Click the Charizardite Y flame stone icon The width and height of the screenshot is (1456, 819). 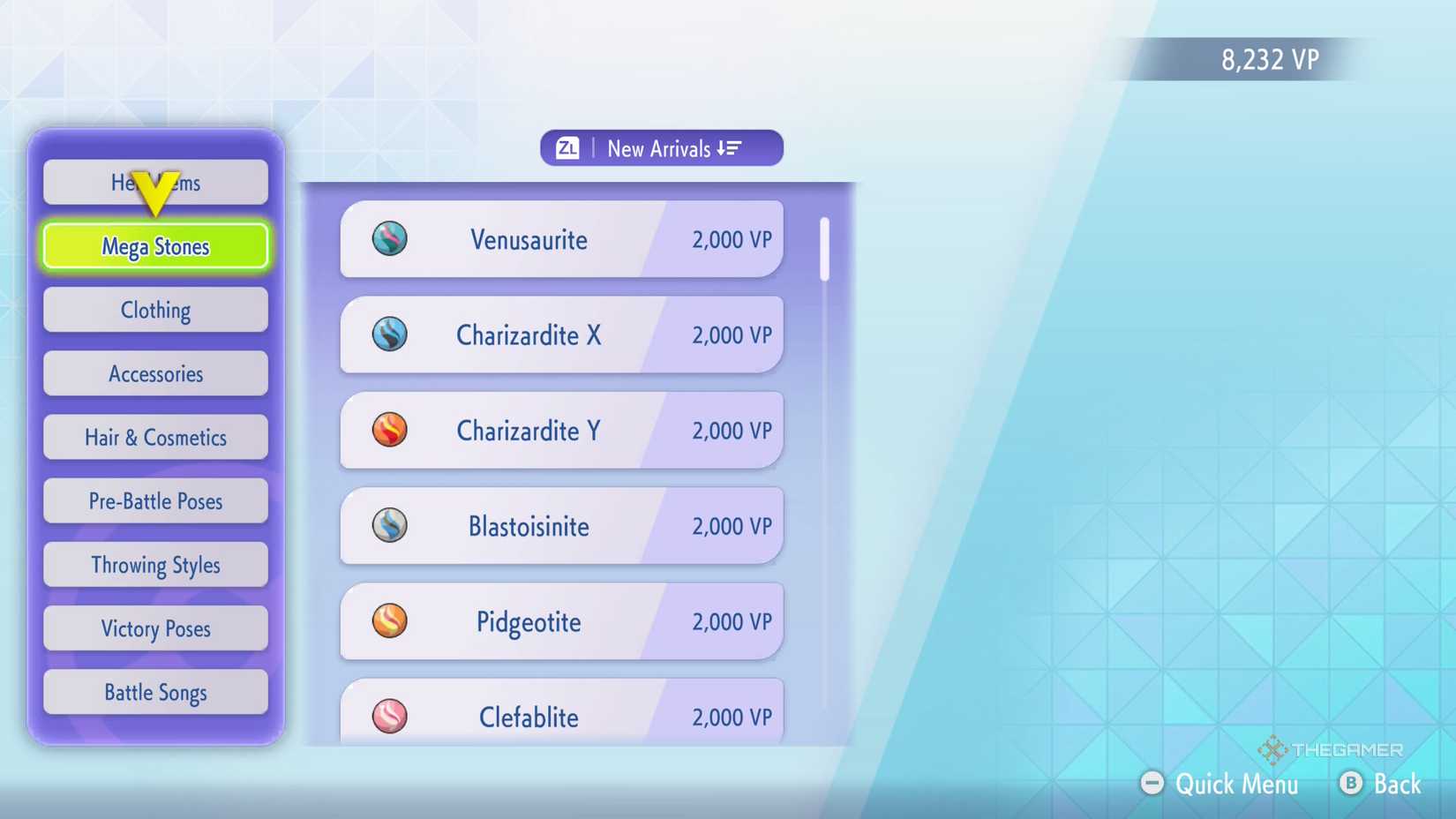pyautogui.click(x=391, y=431)
